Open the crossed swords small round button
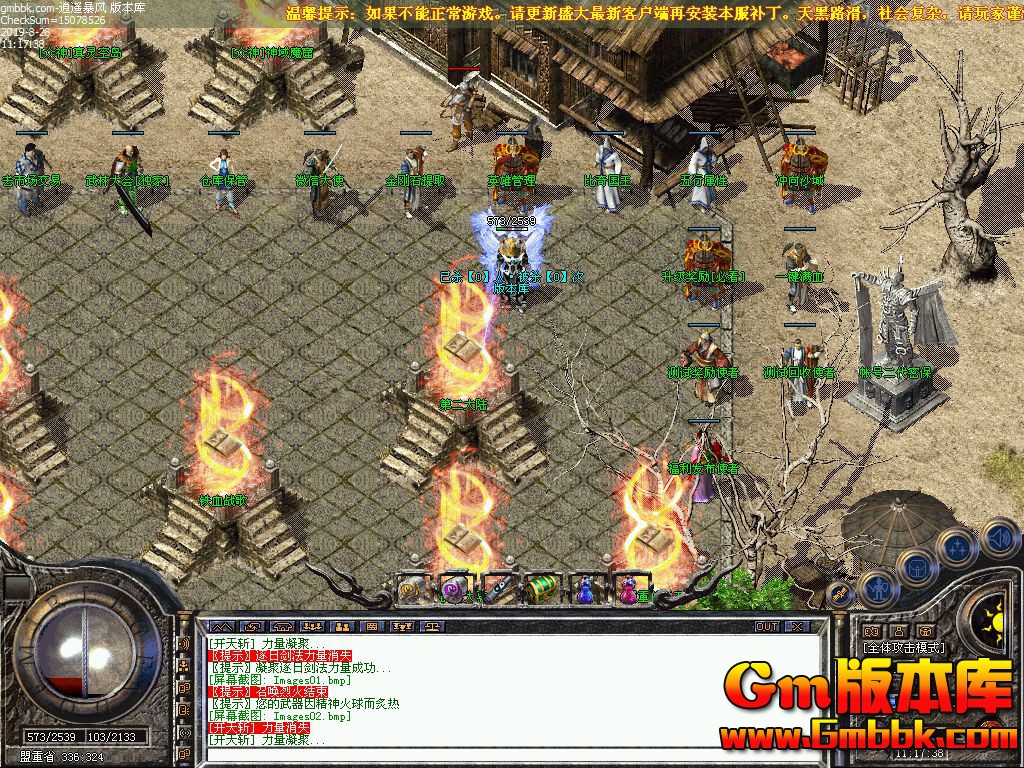This screenshot has width=1024, height=768. pos(840,594)
